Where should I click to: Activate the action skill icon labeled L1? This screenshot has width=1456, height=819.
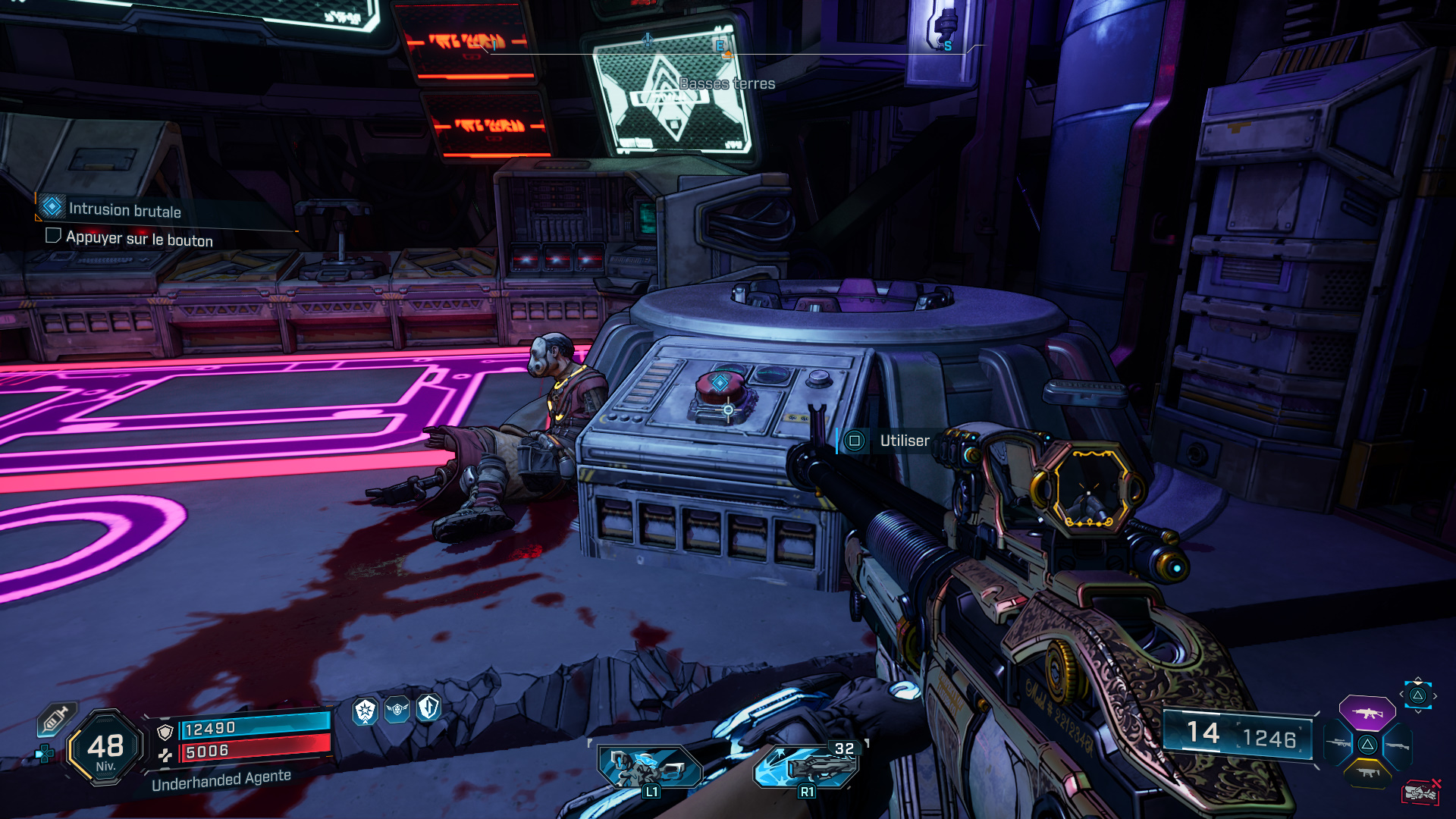[648, 767]
